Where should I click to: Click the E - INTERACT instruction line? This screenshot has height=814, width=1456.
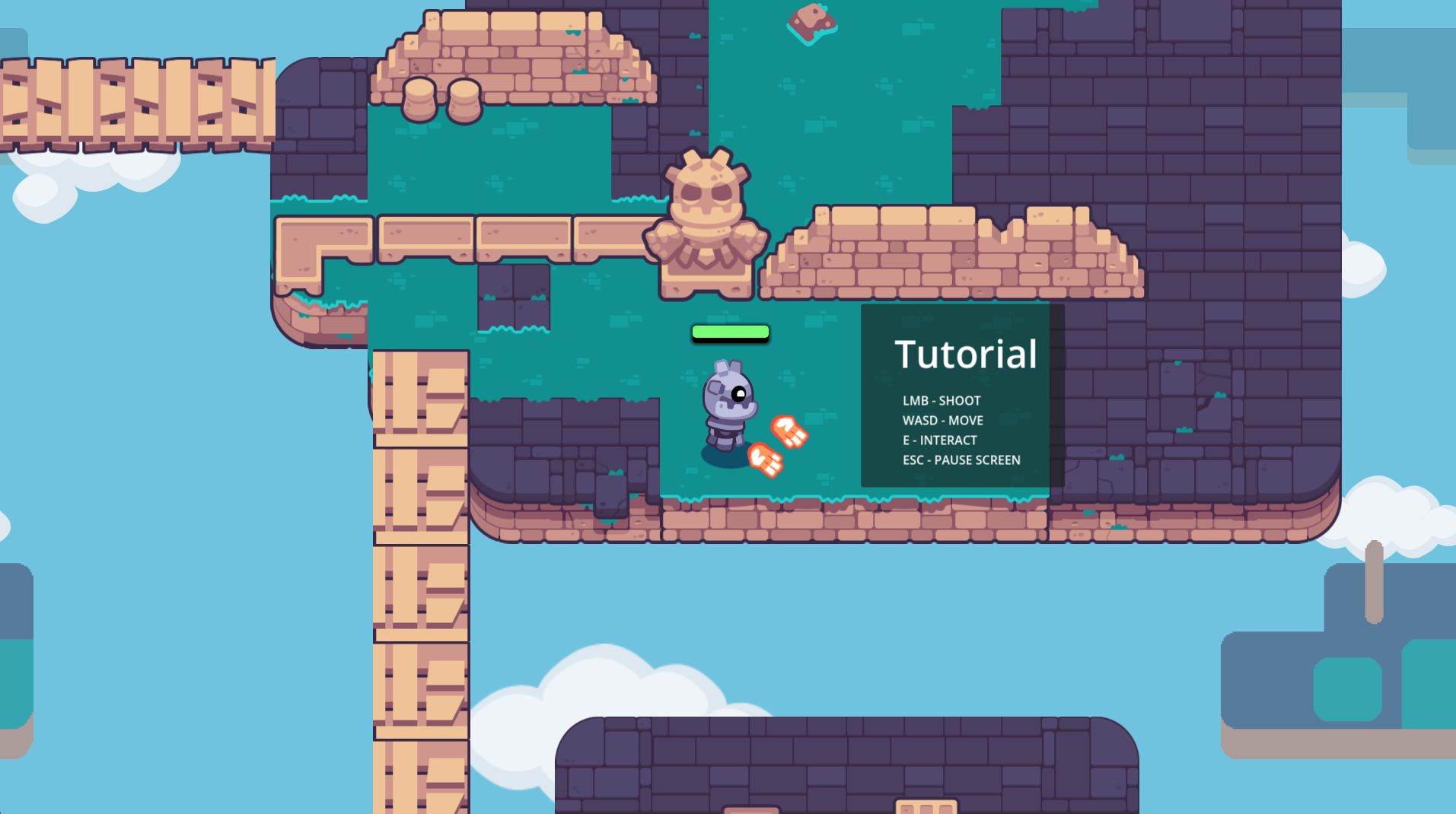click(x=939, y=440)
